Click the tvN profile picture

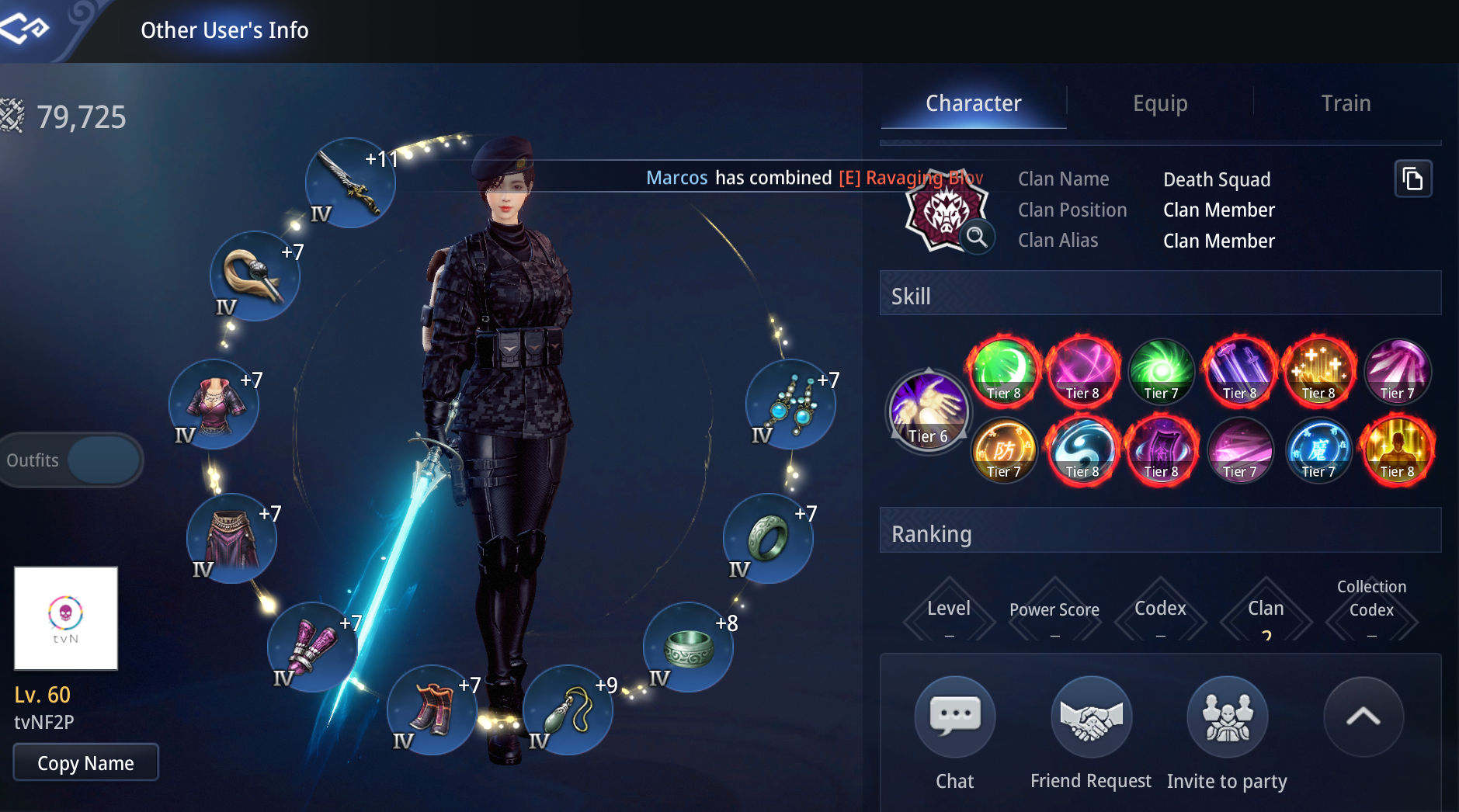[66, 618]
